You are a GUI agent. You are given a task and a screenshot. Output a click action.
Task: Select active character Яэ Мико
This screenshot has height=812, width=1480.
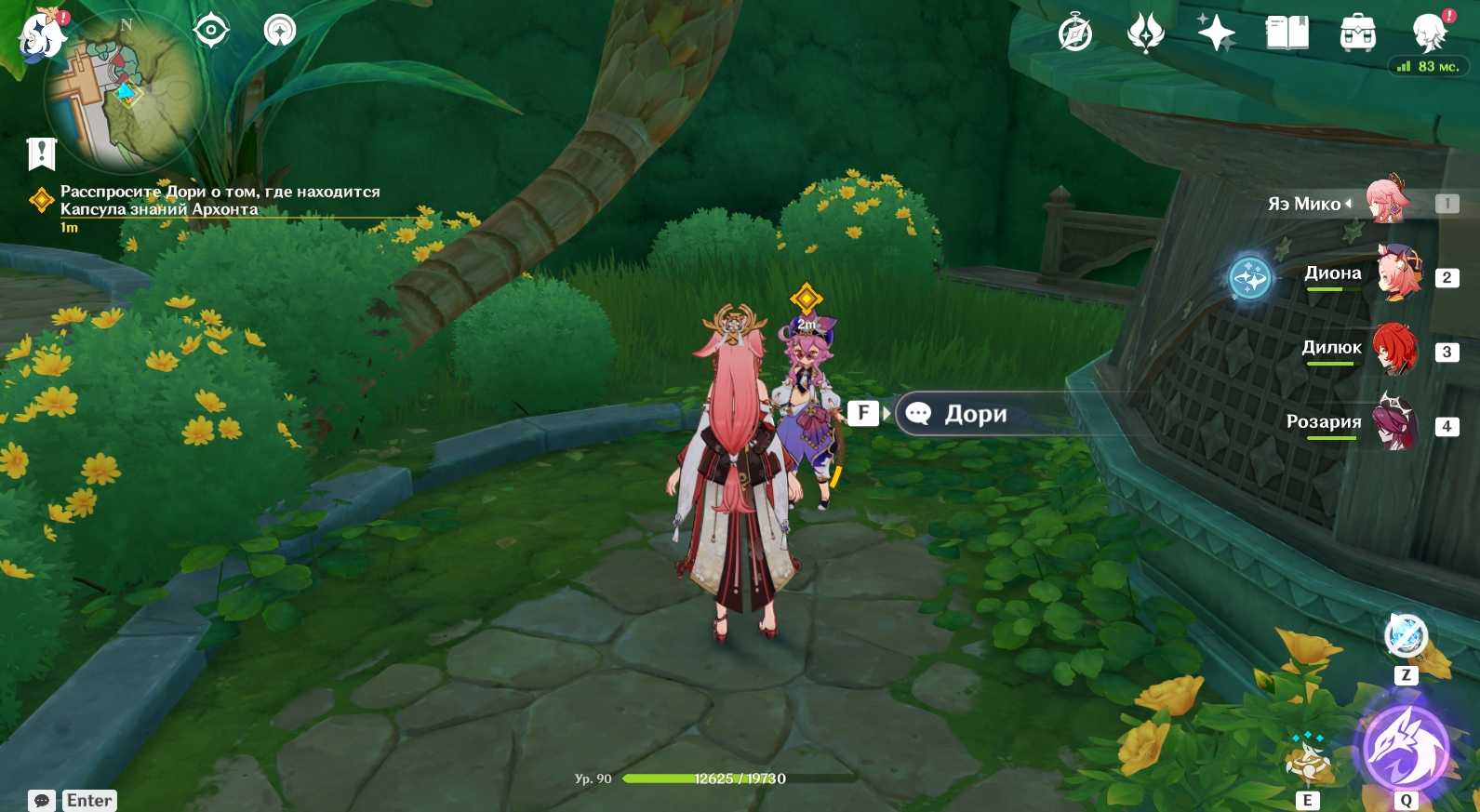click(x=1388, y=200)
